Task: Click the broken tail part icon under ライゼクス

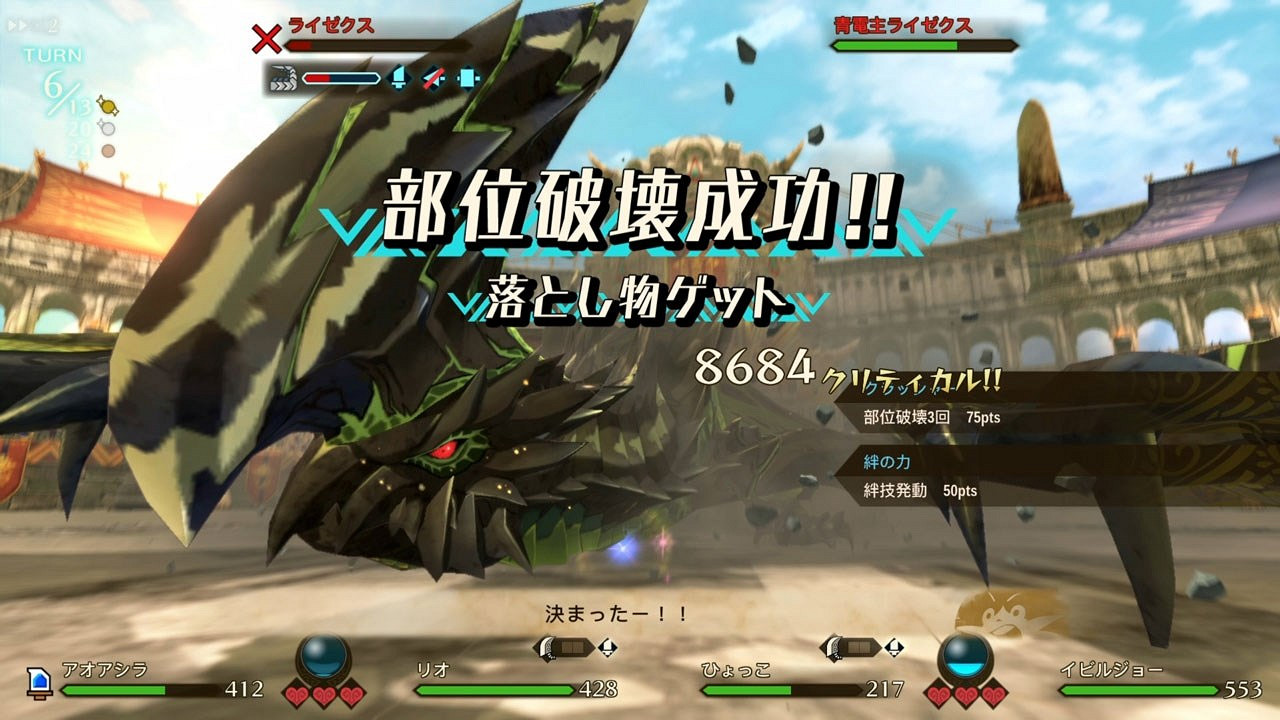Action: pyautogui.click(x=286, y=78)
